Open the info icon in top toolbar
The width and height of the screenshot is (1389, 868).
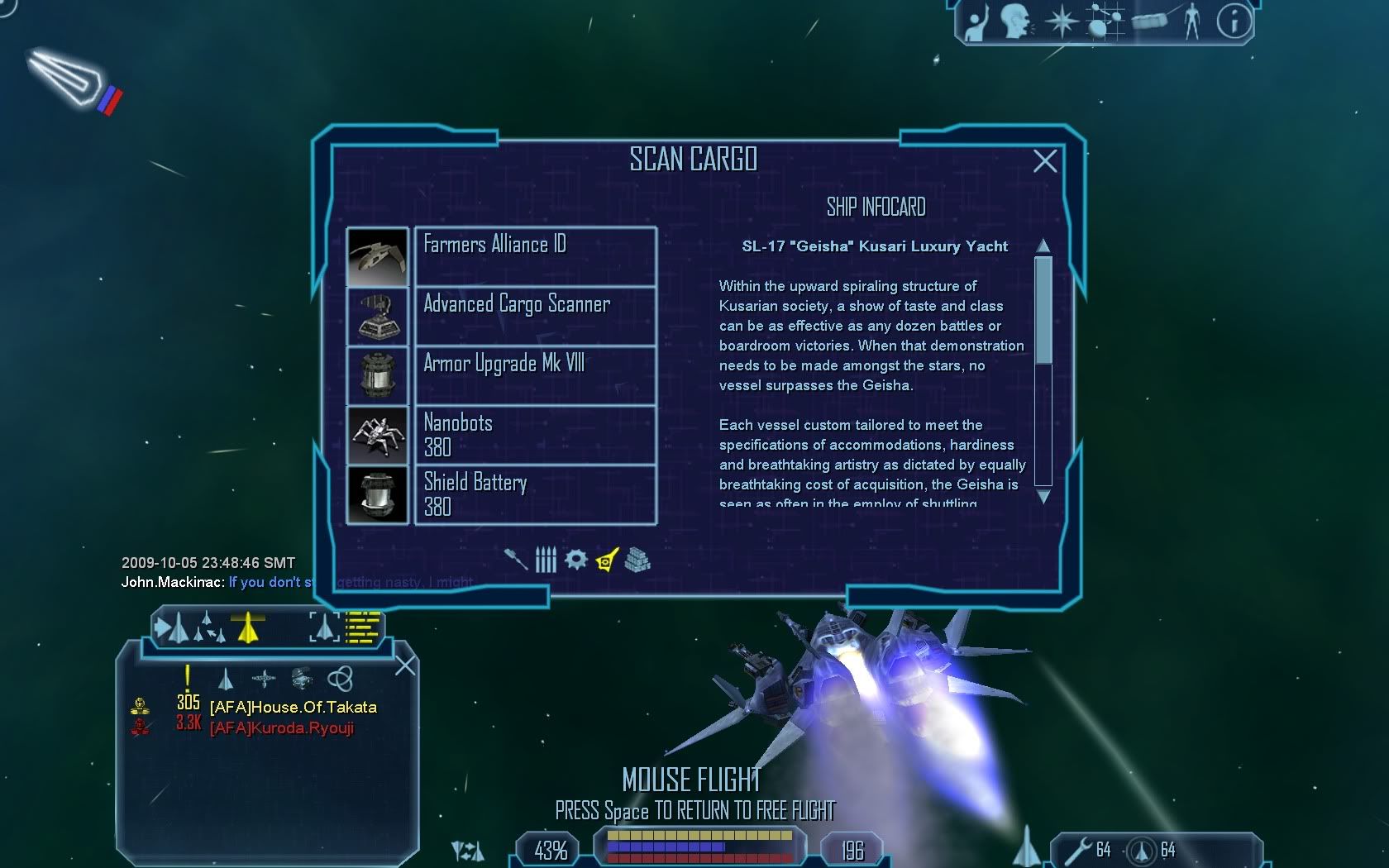click(x=1234, y=21)
